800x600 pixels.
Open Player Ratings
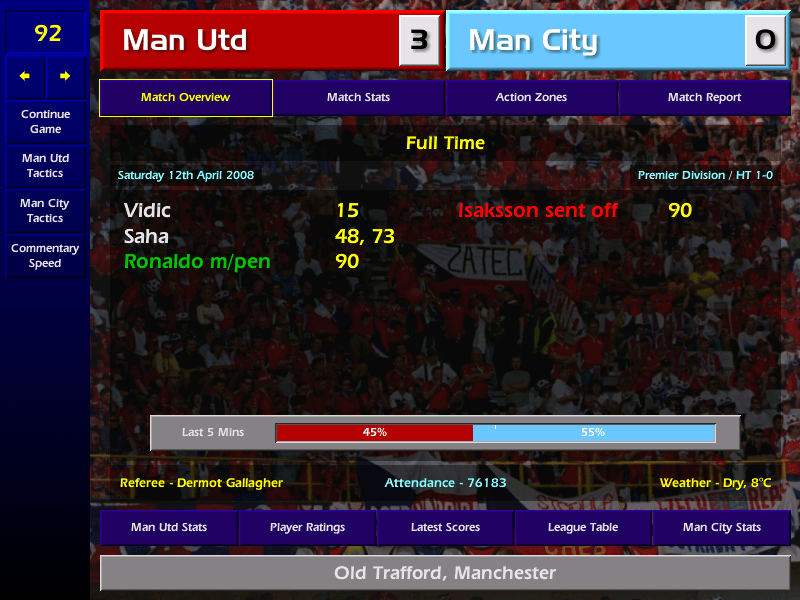coord(307,527)
